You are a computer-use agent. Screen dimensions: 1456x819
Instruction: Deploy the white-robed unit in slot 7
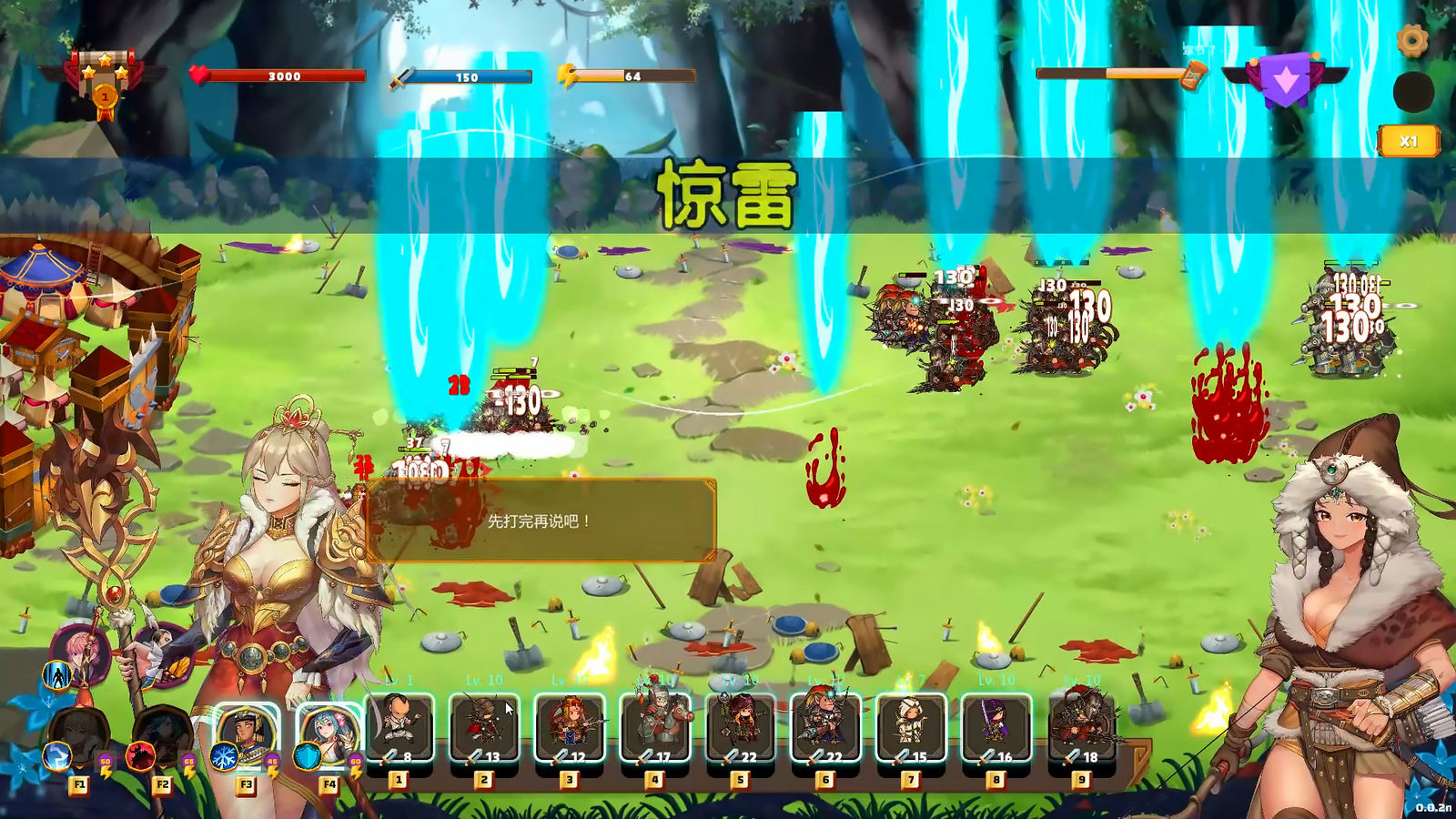click(x=911, y=727)
